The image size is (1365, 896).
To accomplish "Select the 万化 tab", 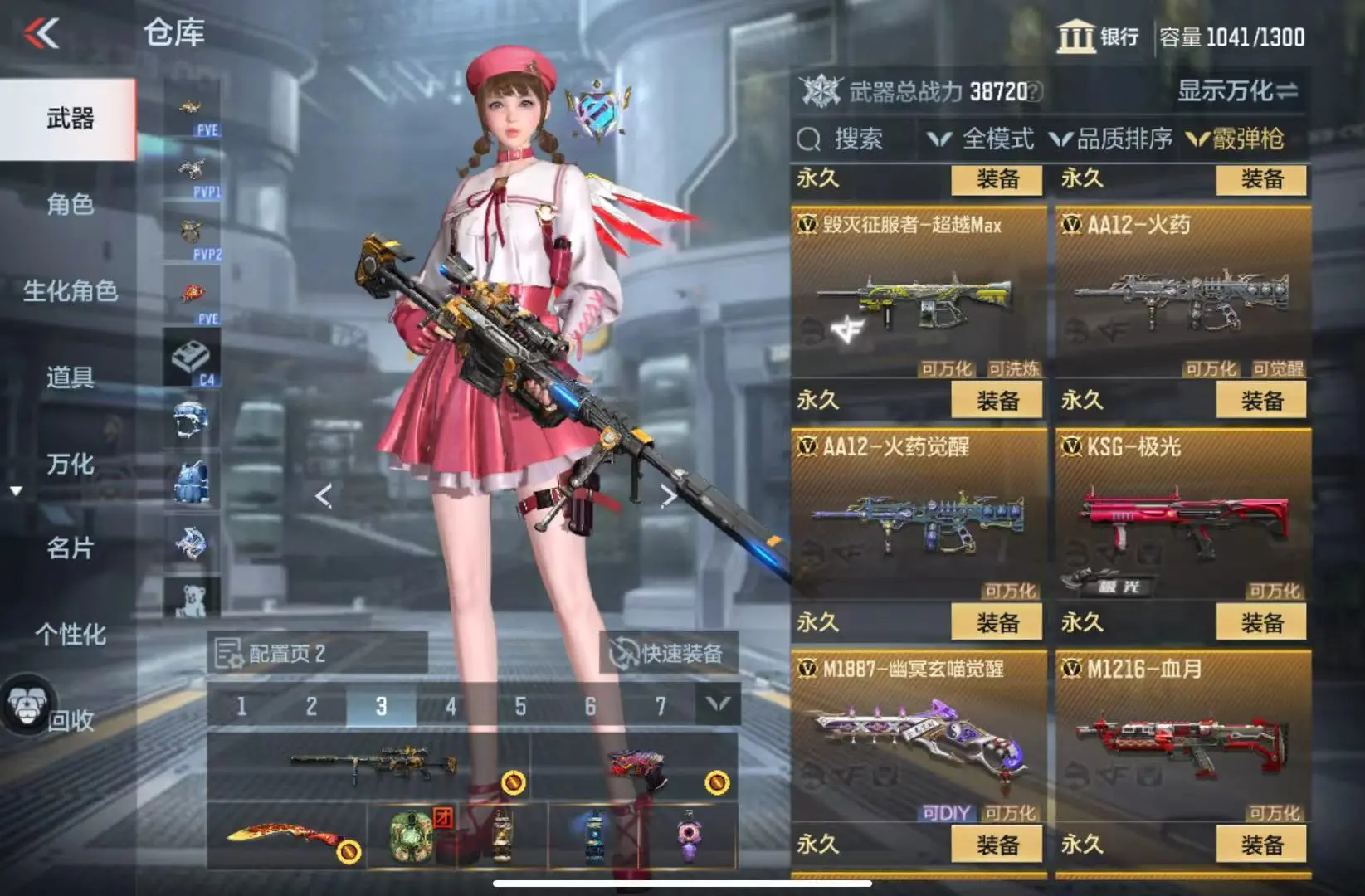I will [x=70, y=465].
